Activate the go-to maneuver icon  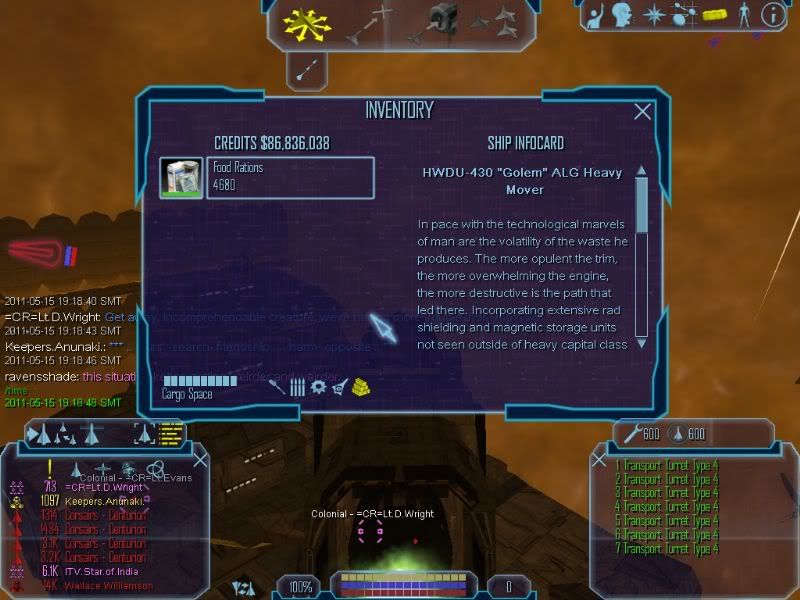[x=367, y=22]
